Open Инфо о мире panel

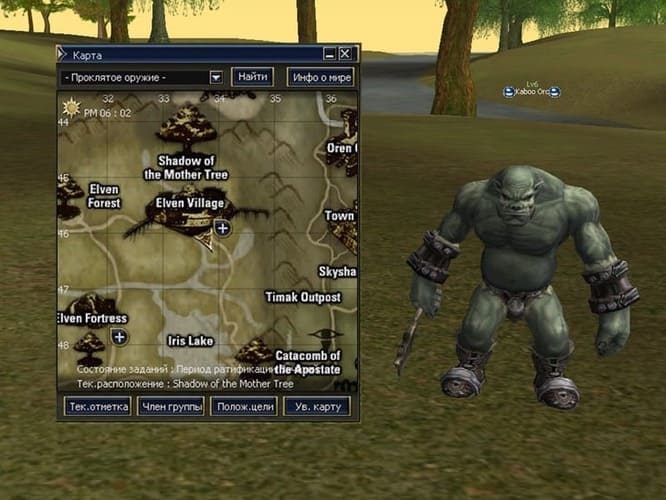pyautogui.click(x=320, y=77)
